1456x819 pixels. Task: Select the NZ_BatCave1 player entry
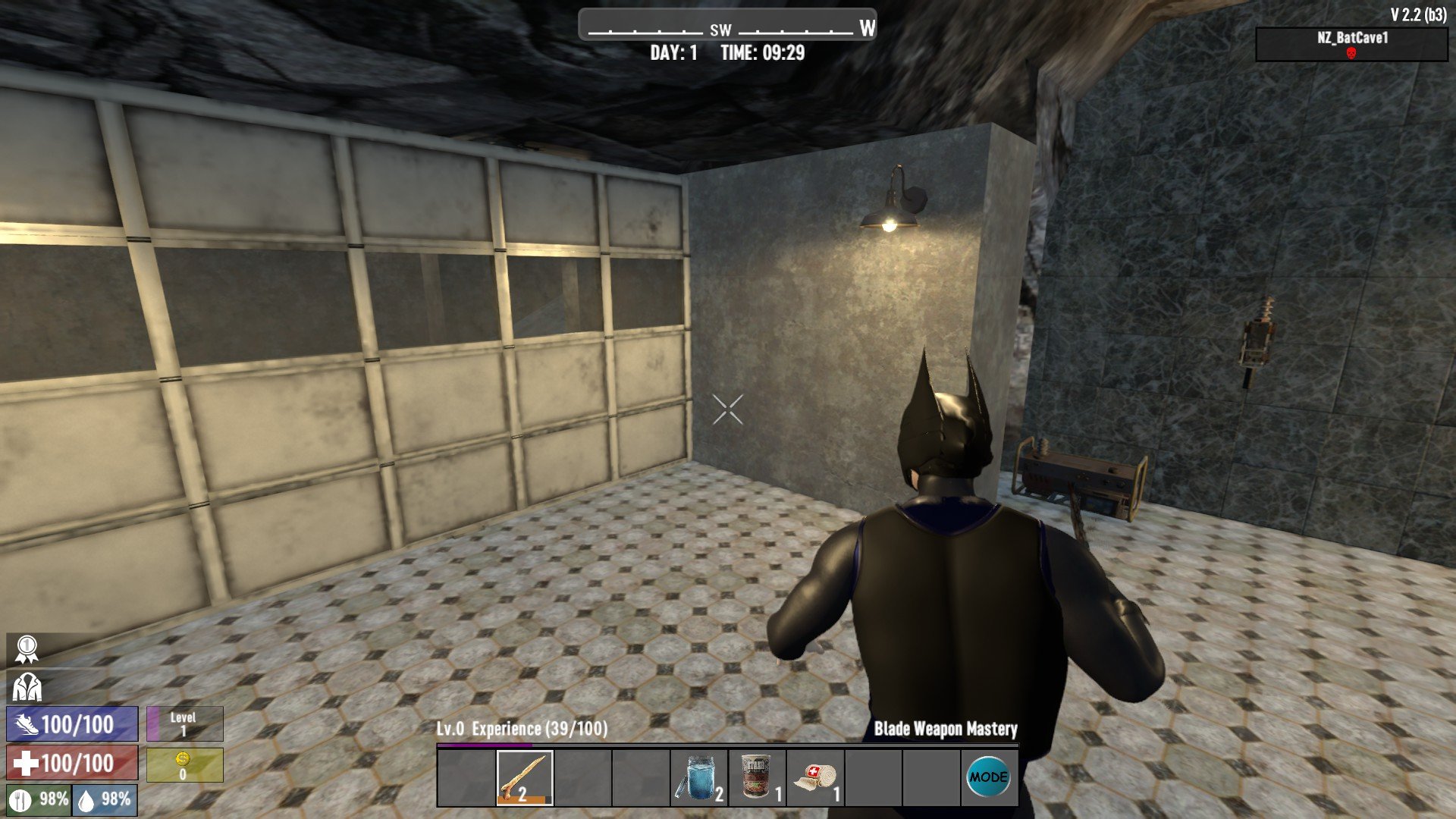(x=1351, y=44)
